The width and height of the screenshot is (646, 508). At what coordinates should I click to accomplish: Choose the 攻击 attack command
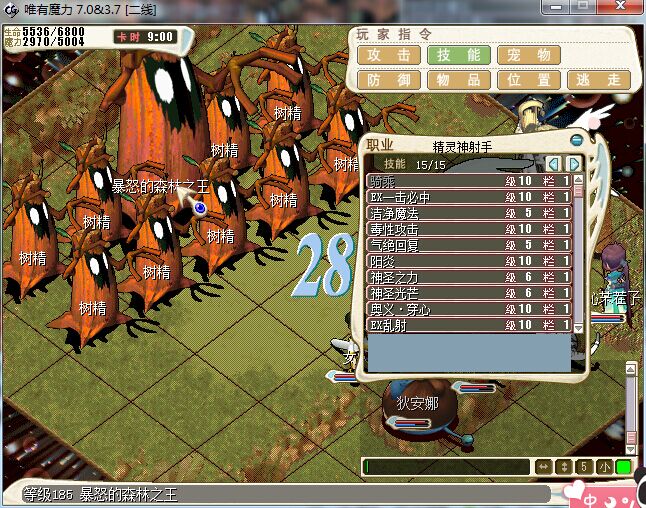(389, 55)
